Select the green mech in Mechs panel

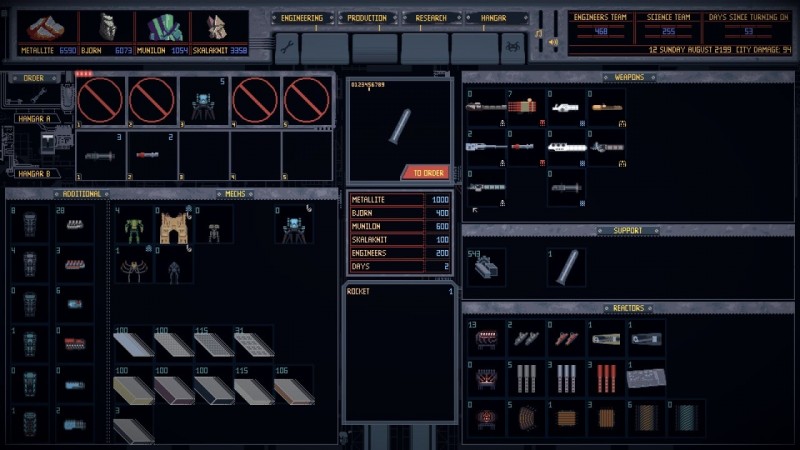(x=134, y=228)
